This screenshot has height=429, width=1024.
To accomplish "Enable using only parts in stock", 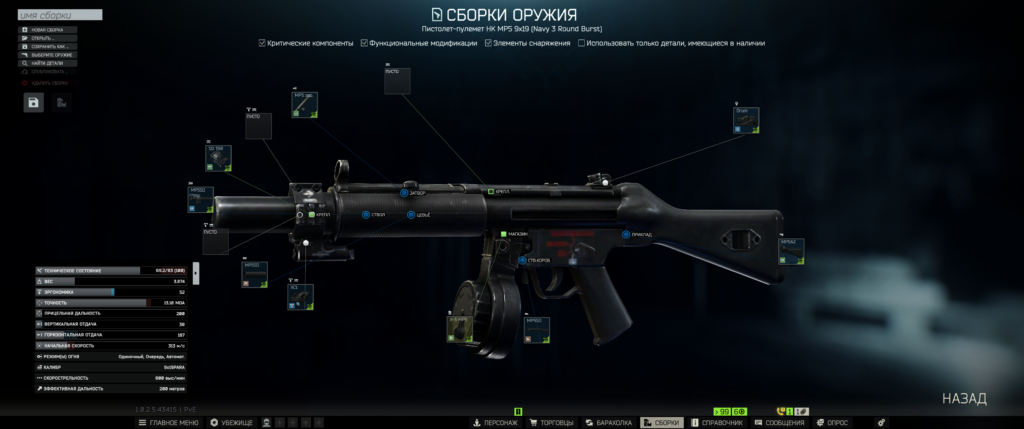I will (582, 43).
